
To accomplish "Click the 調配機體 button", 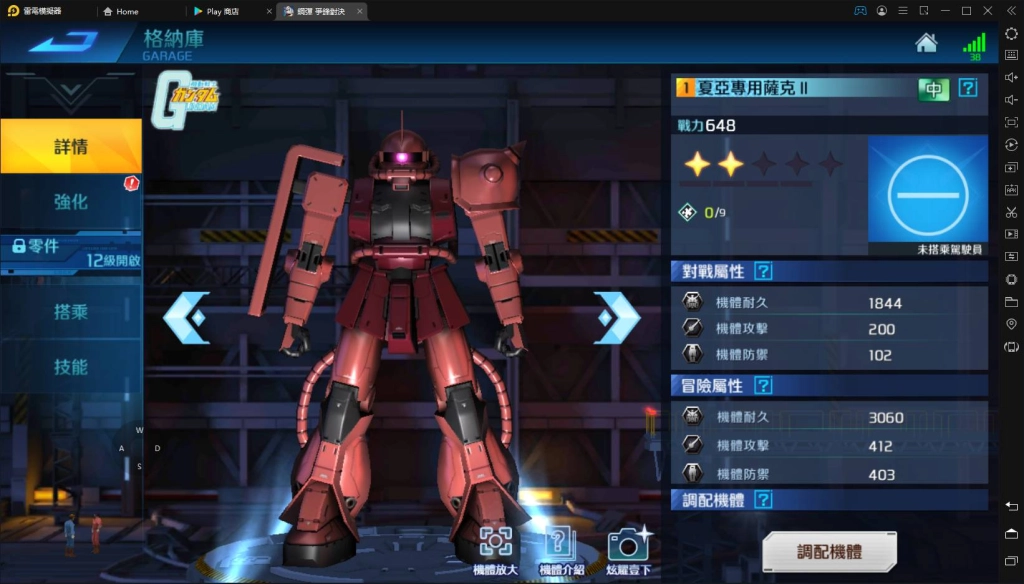I will click(x=829, y=552).
